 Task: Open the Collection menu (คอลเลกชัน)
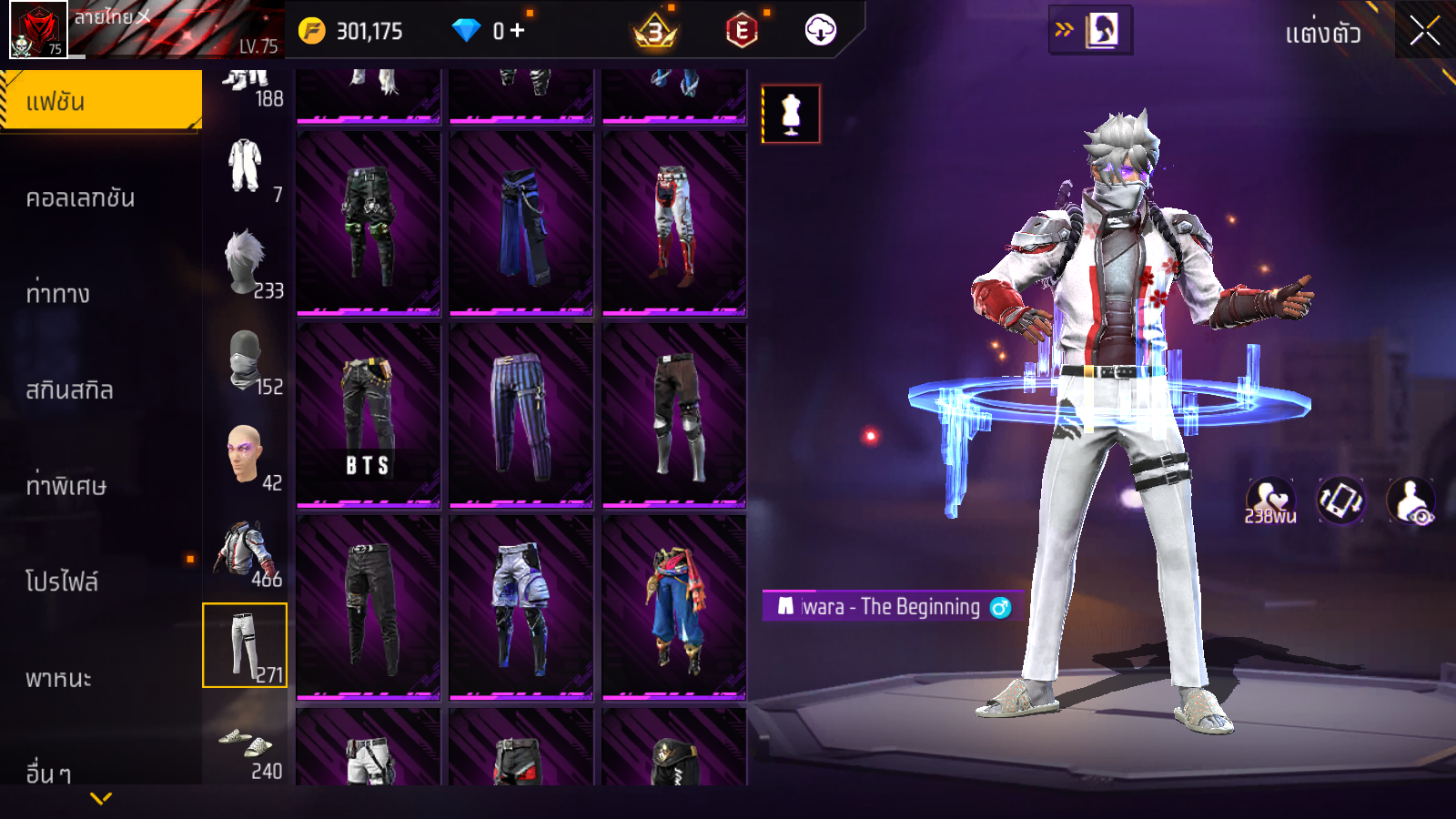pos(80,198)
